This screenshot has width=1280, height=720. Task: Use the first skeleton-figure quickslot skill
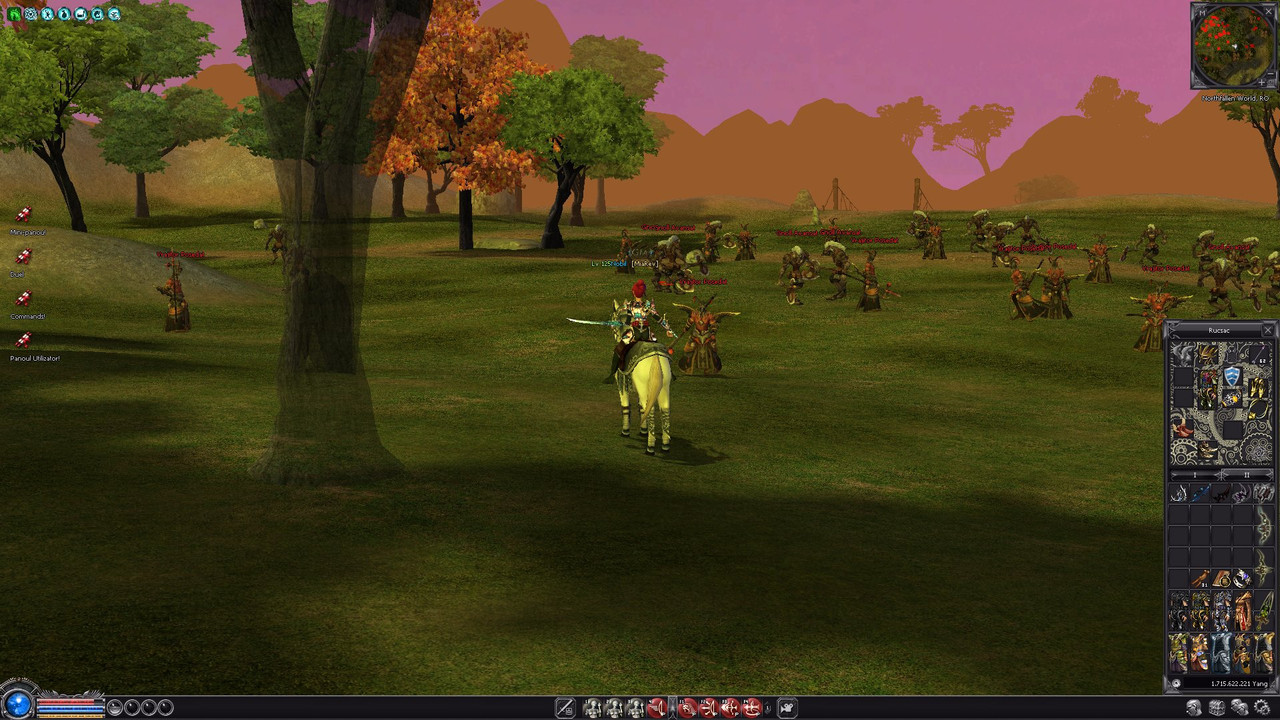point(592,708)
